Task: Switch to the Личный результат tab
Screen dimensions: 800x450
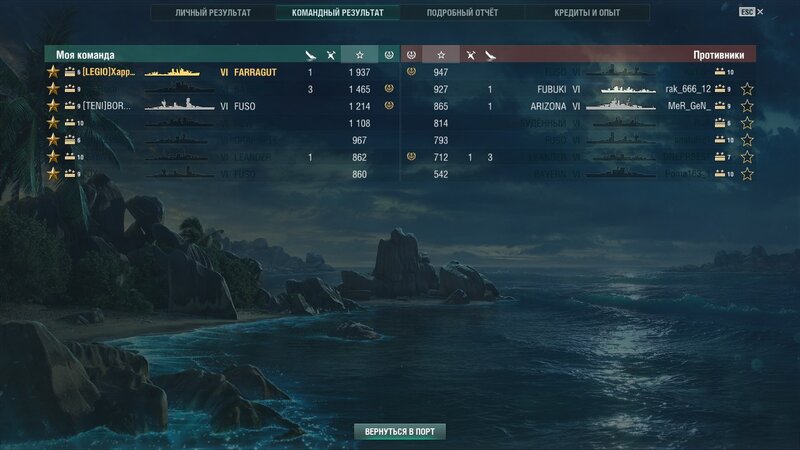Action: click(213, 13)
